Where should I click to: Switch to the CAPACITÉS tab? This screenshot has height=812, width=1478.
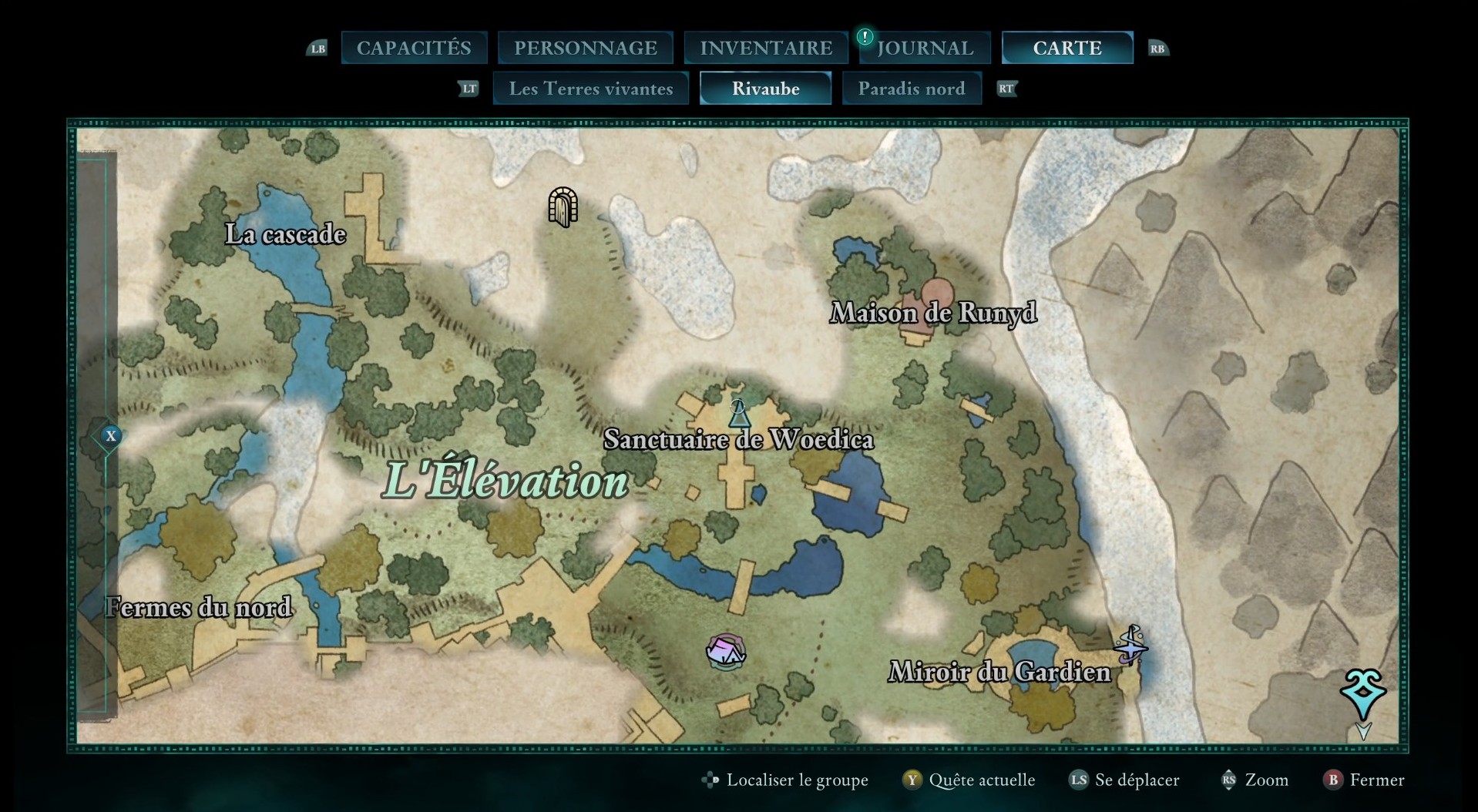coord(413,47)
